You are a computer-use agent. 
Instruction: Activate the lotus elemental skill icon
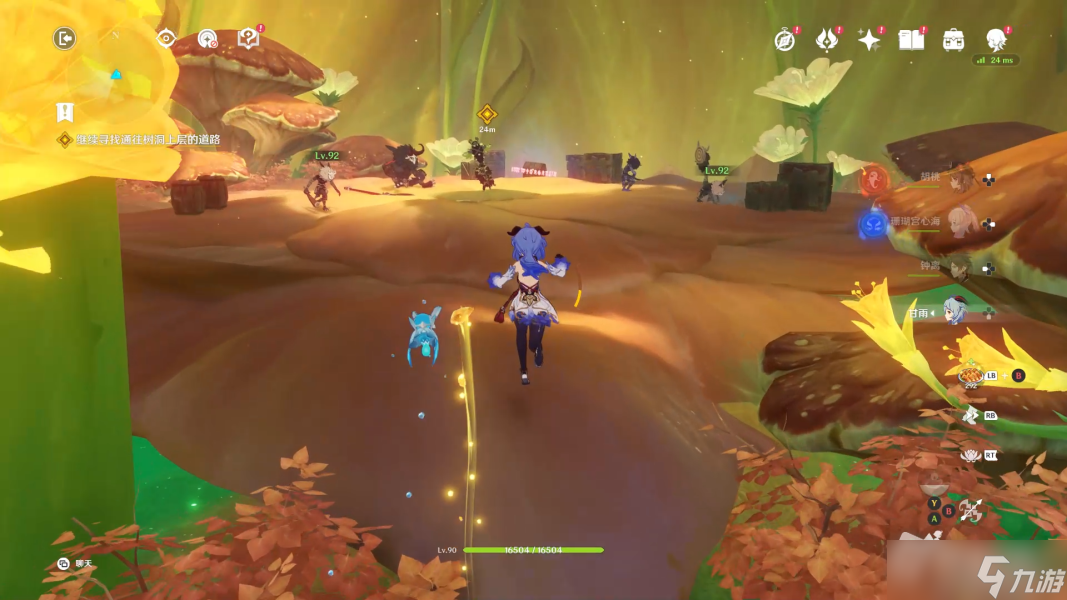tap(969, 455)
